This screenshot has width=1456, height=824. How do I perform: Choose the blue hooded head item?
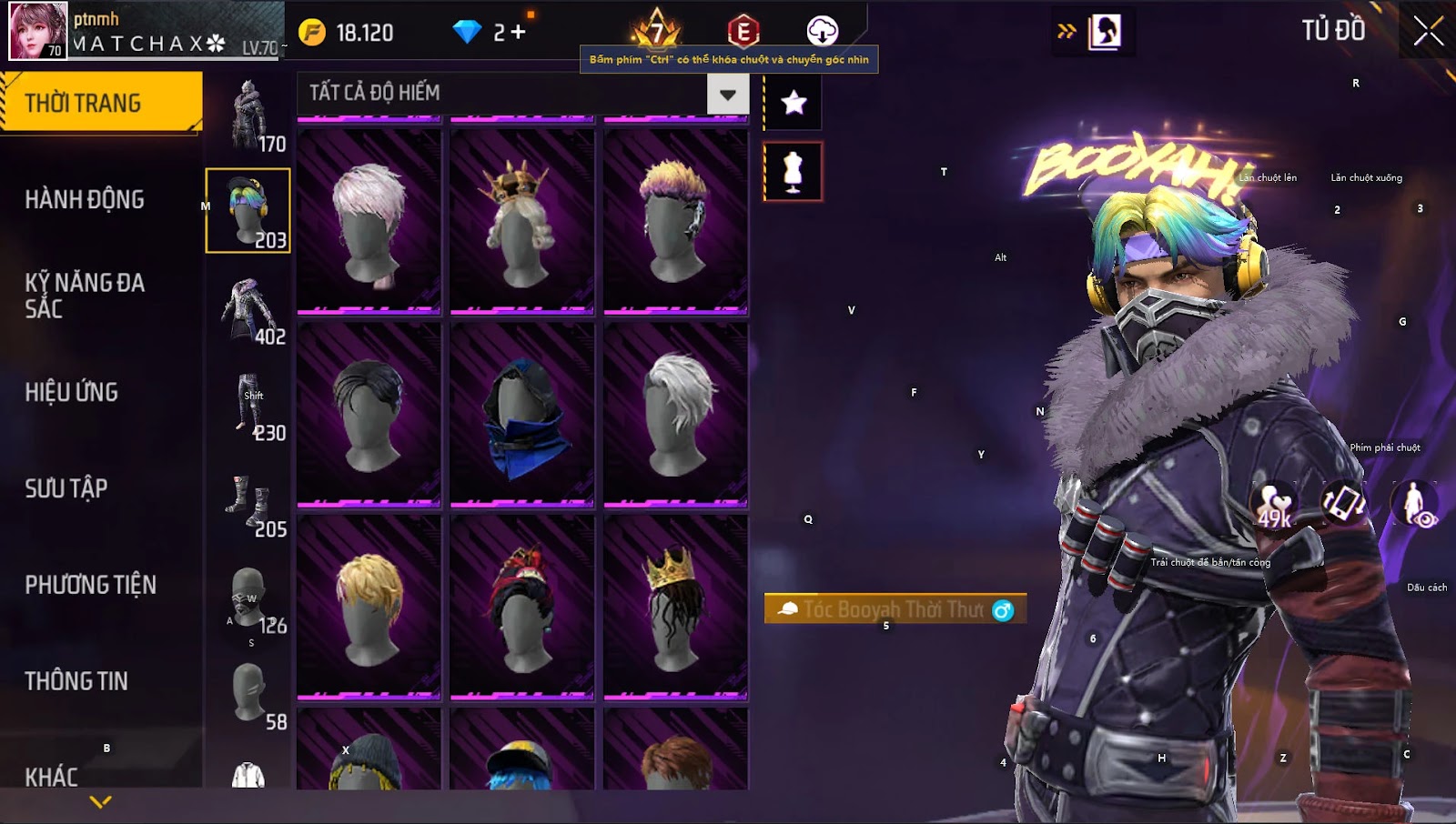[521, 415]
